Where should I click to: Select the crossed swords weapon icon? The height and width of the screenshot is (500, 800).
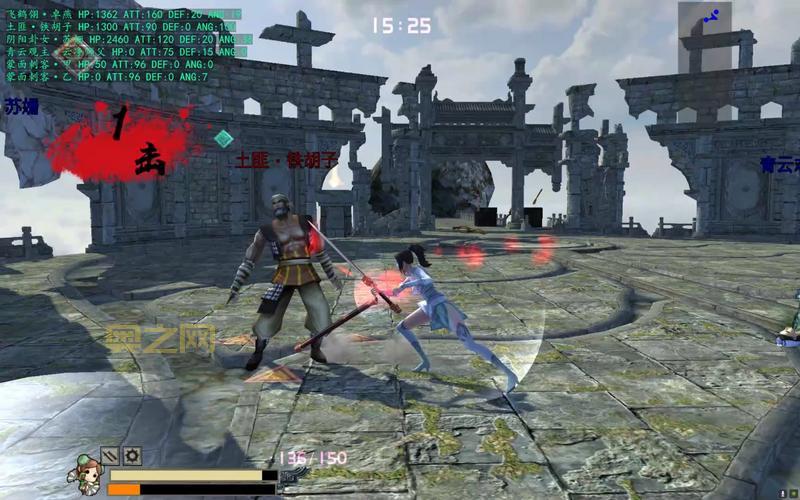point(110,456)
